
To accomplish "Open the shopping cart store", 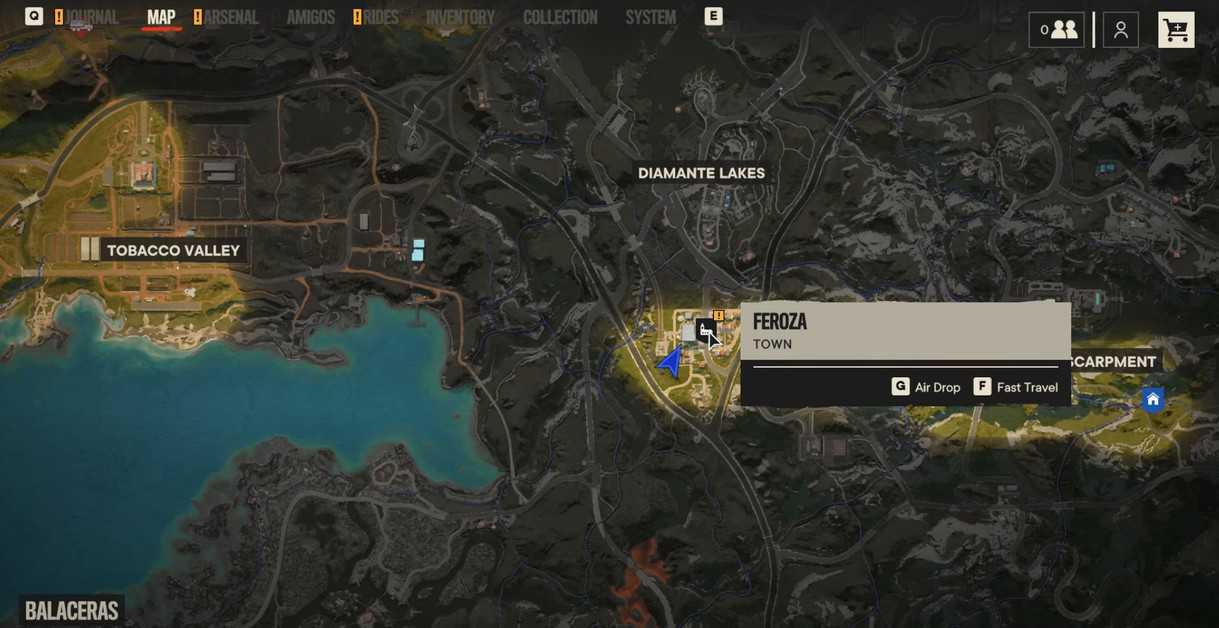I will coord(1176,30).
